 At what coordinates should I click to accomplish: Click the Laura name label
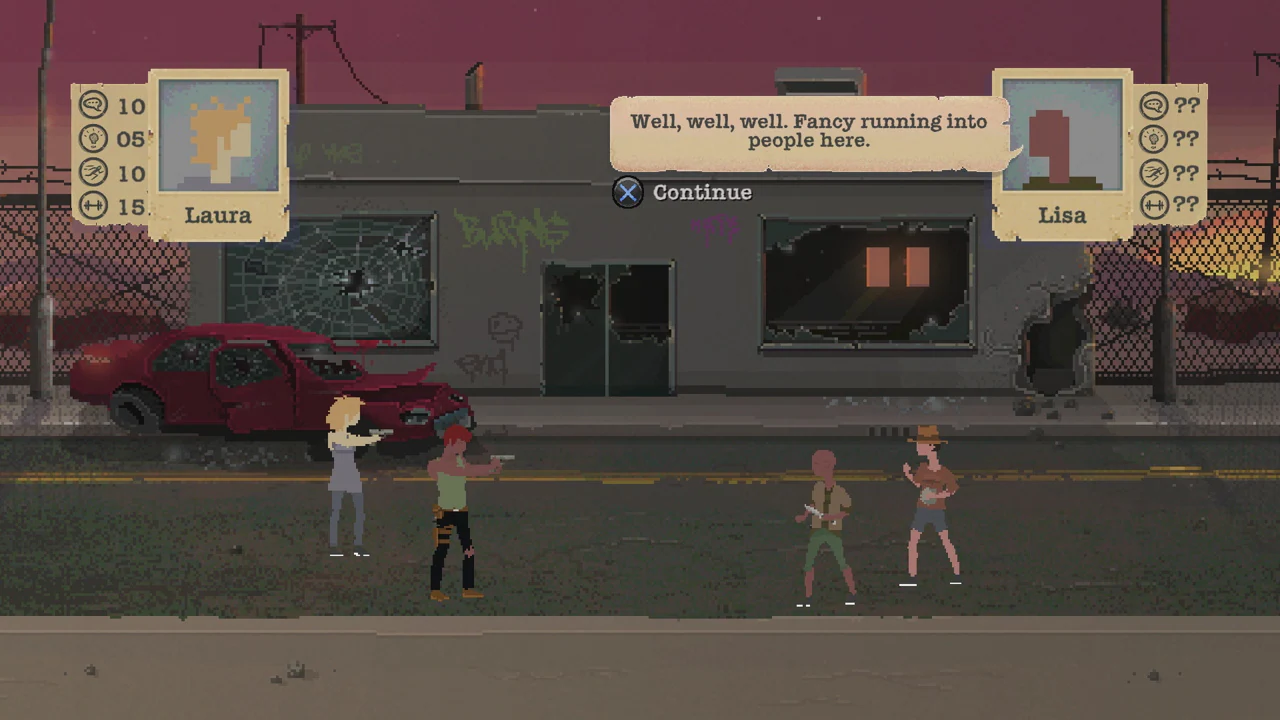(x=218, y=215)
